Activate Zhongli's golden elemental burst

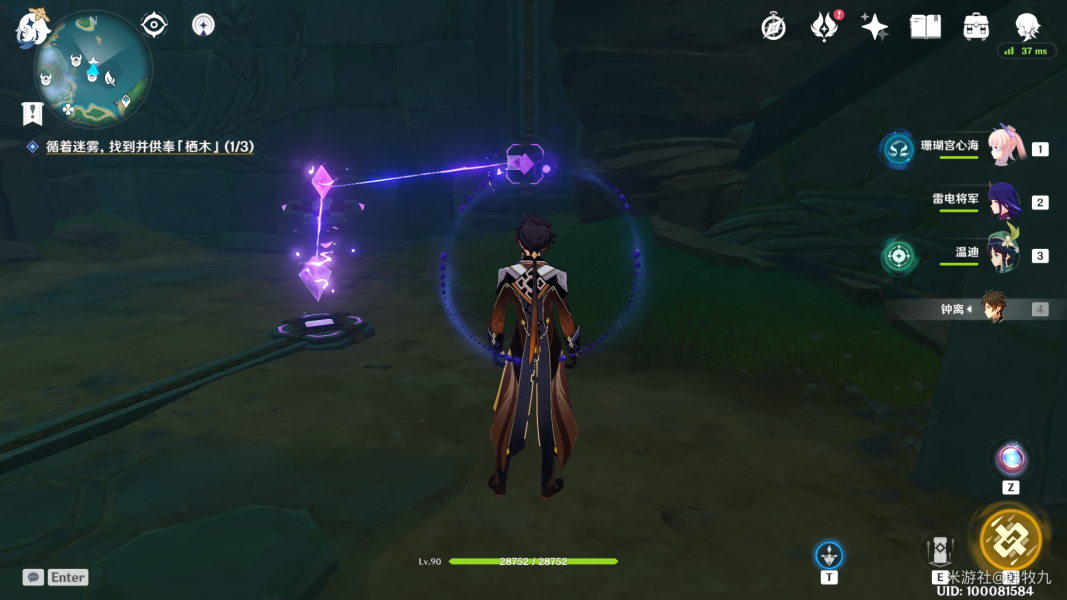[x=1010, y=539]
